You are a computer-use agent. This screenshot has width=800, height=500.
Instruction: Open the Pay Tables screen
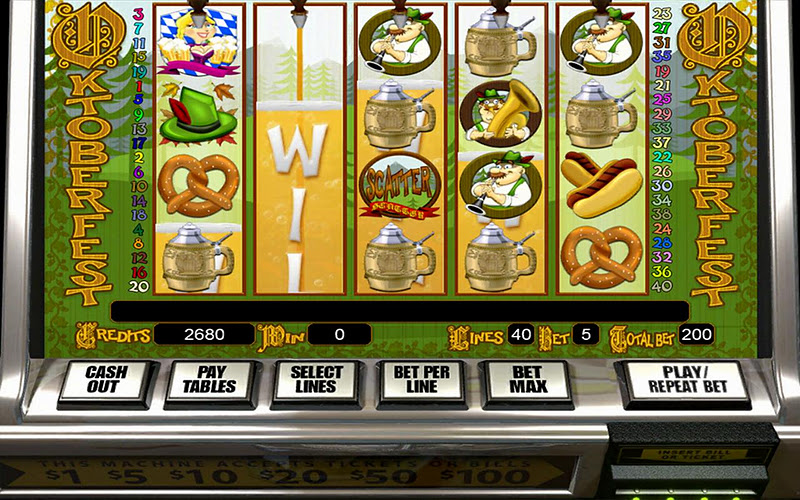pyautogui.click(x=210, y=381)
